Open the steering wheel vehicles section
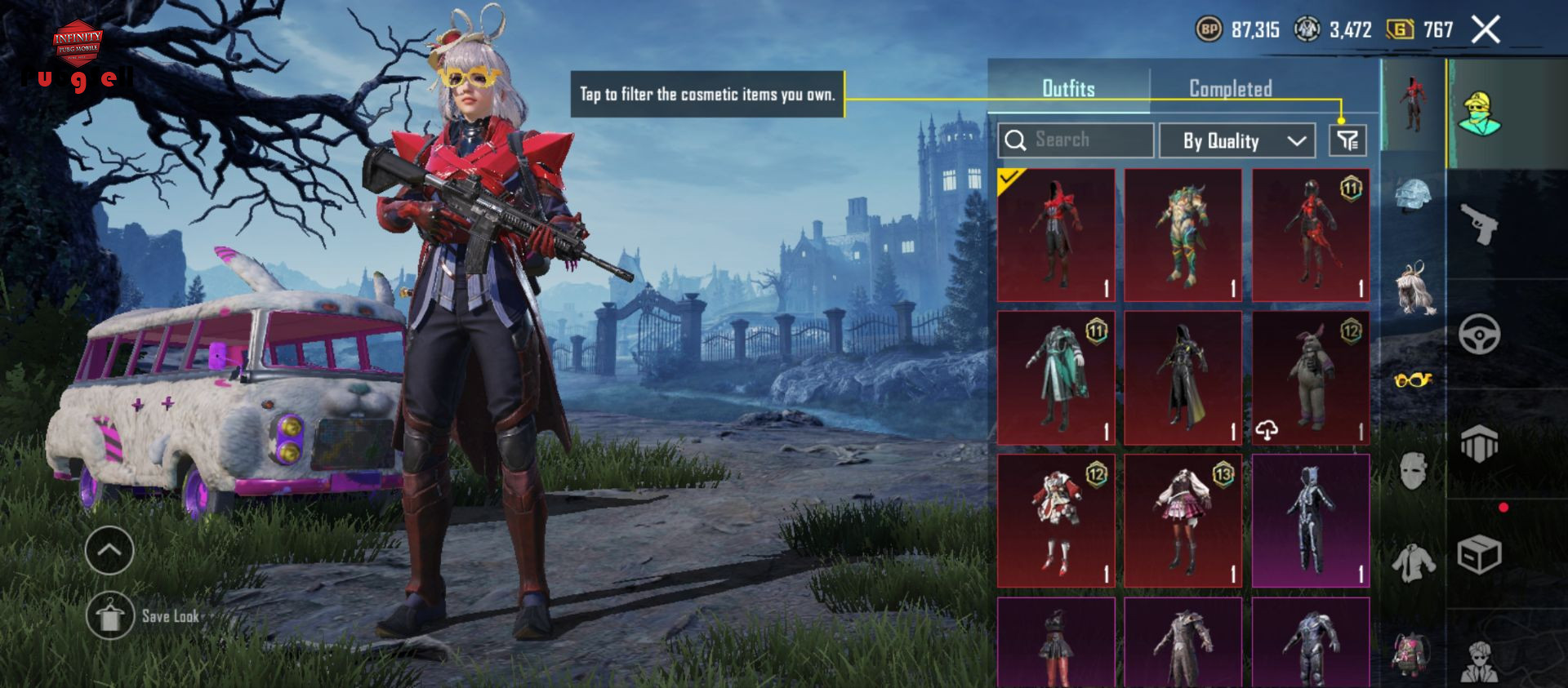Viewport: 1568px width, 688px height. (1478, 334)
